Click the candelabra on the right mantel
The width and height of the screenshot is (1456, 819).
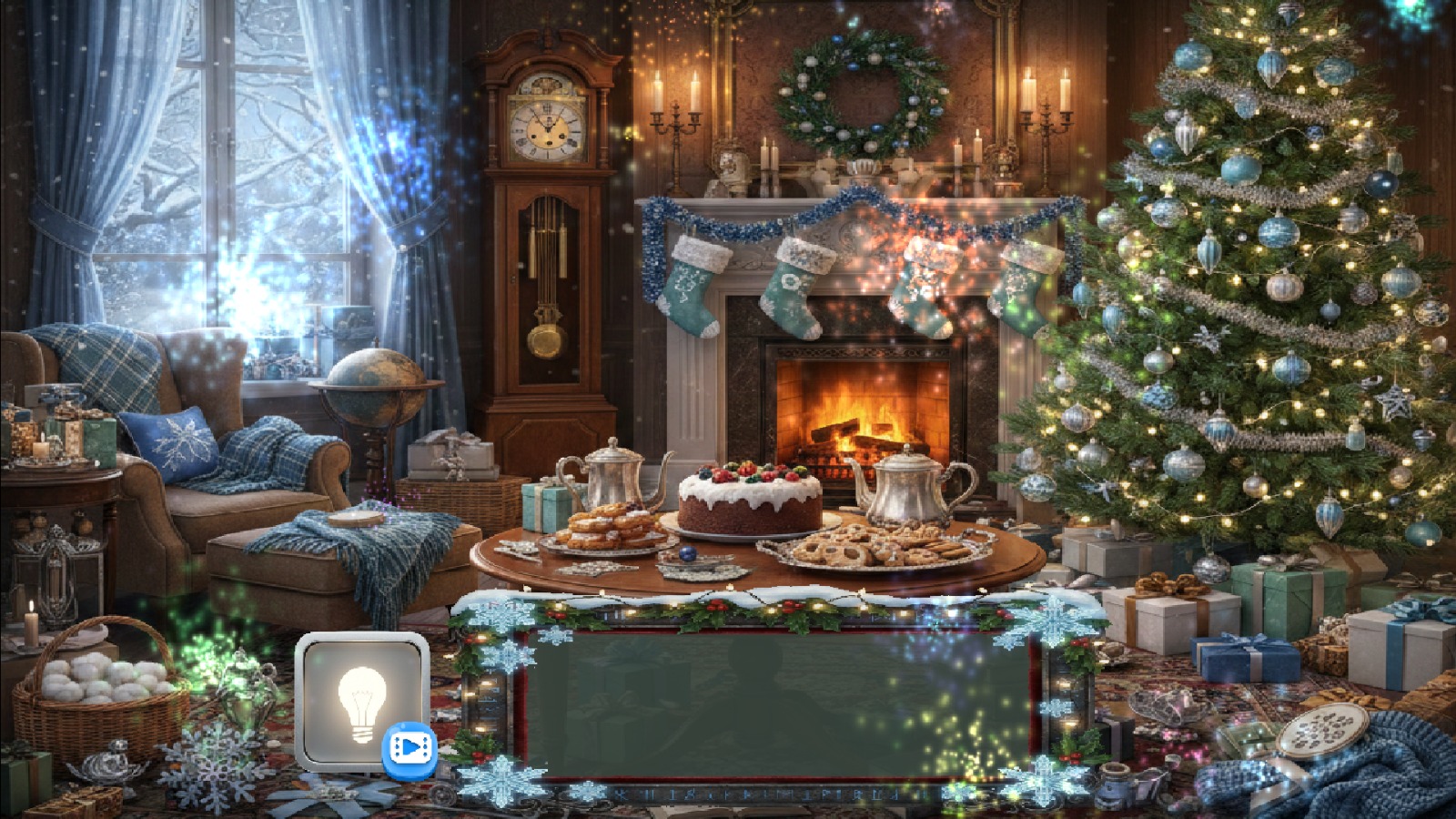[1048, 118]
